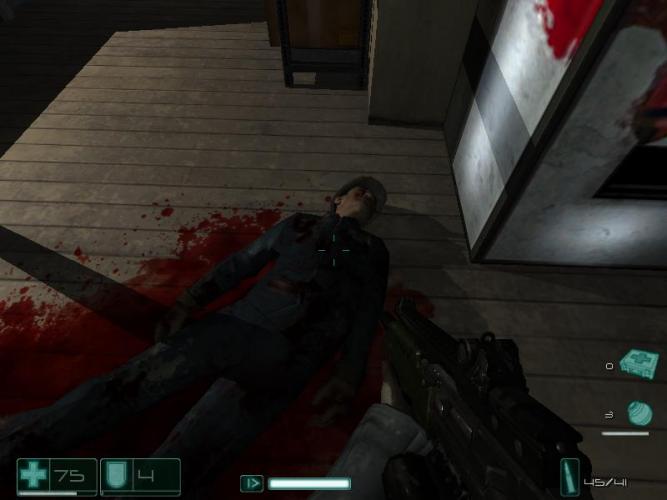
Task: Click the health cross icon
Action: tap(34, 476)
